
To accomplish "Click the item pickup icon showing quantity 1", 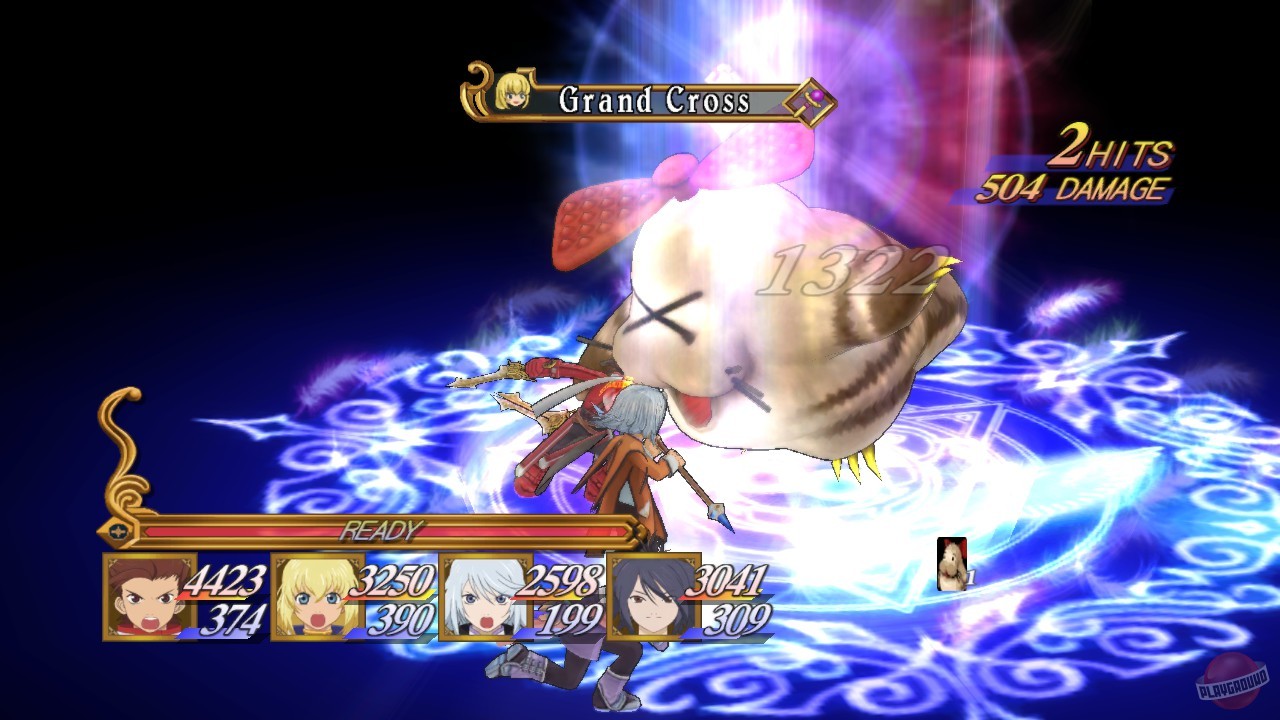I will [x=950, y=565].
